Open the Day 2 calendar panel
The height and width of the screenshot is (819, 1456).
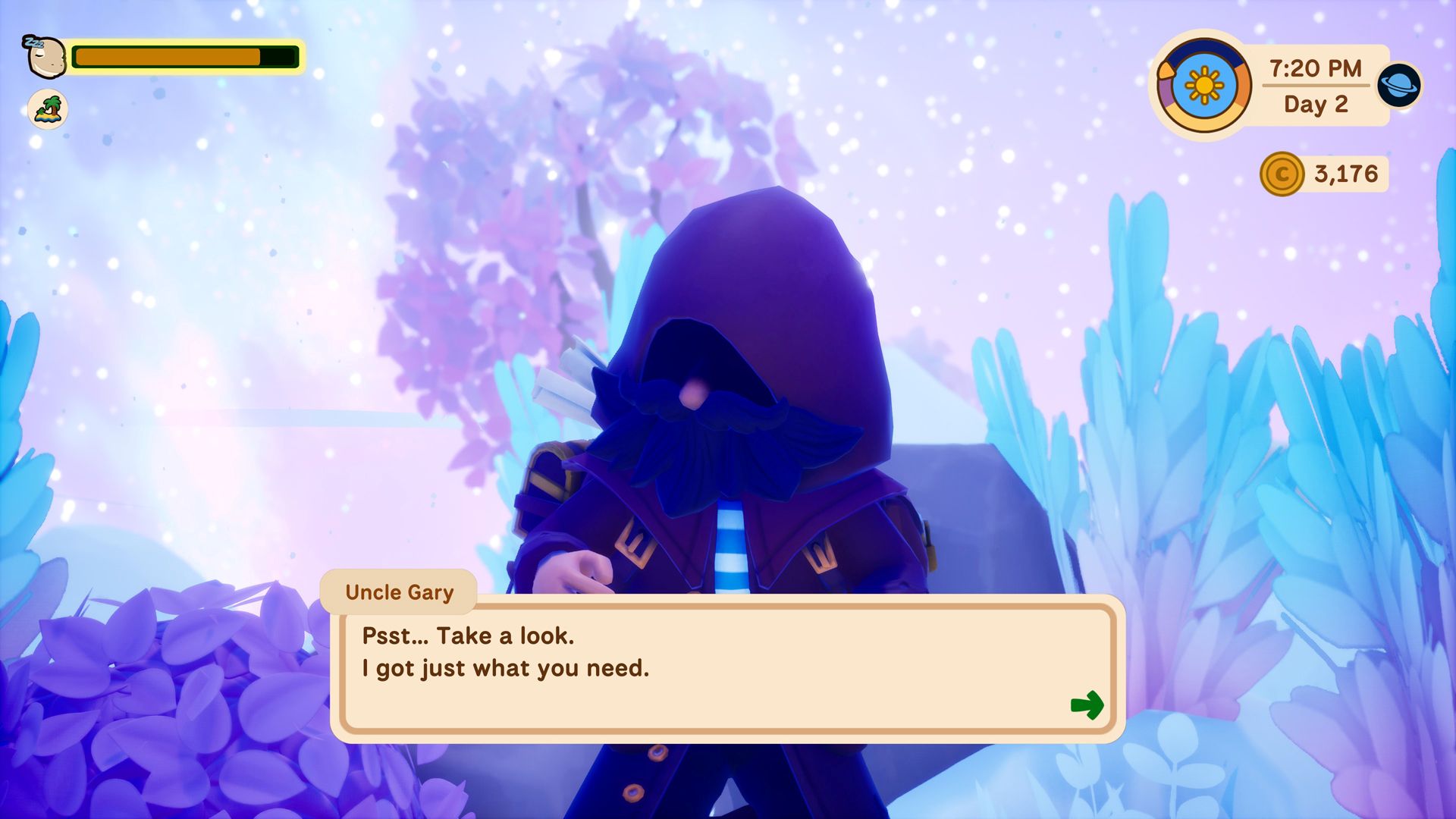click(x=1314, y=103)
